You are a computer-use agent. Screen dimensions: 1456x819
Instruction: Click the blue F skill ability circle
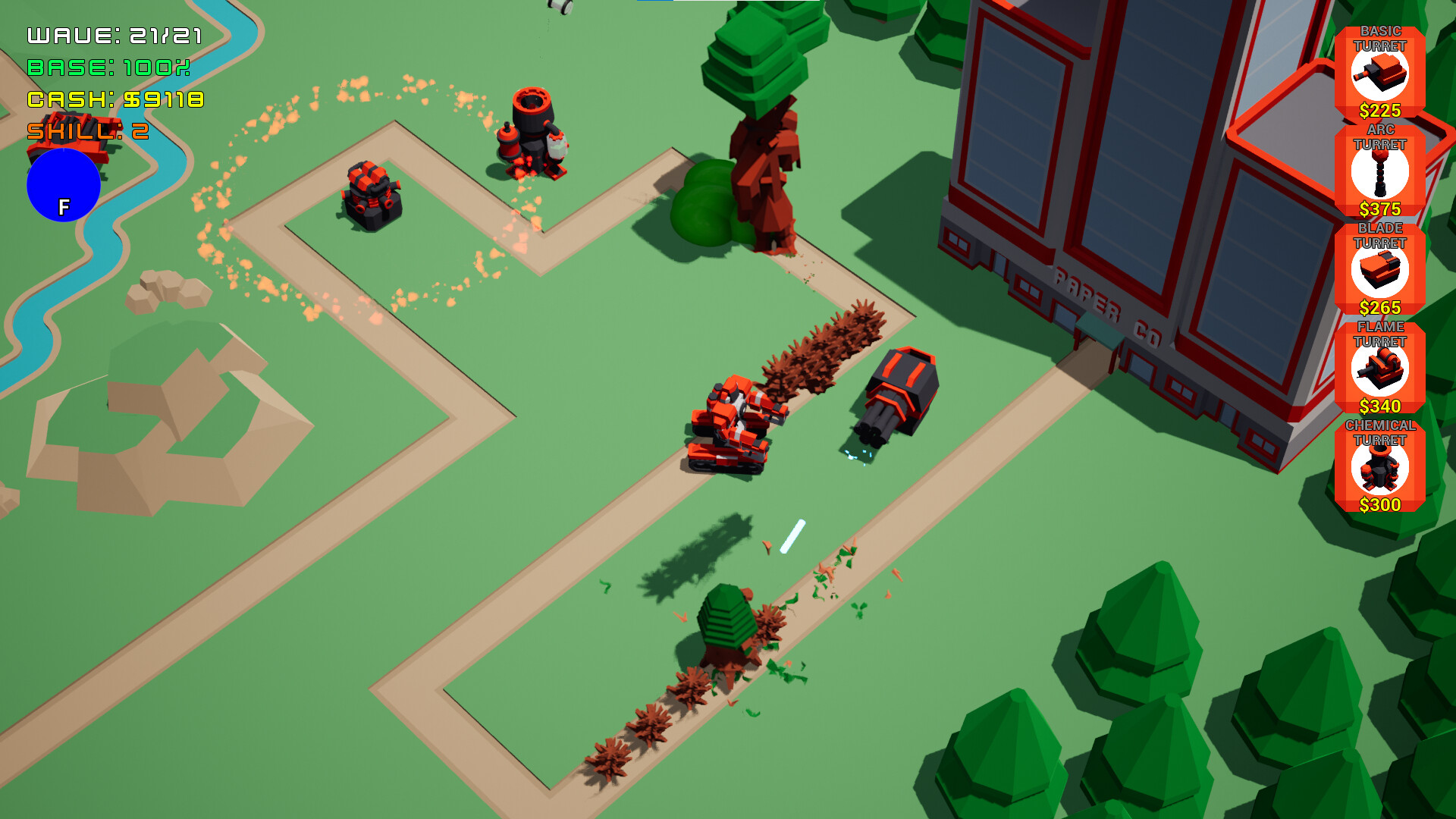64,186
